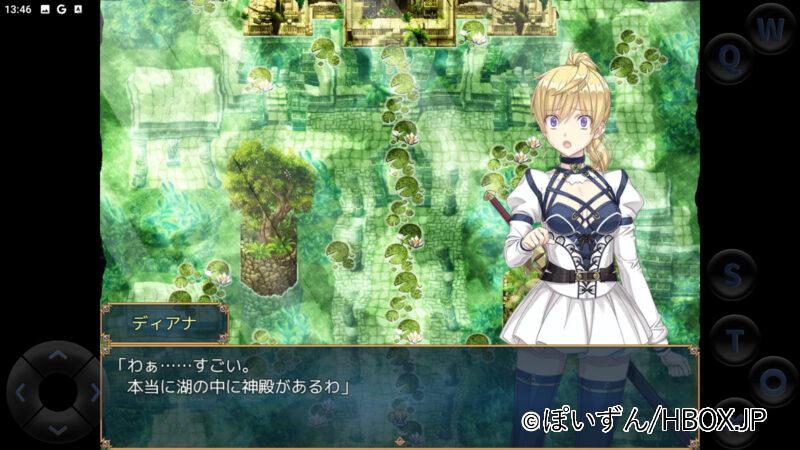Tap the virtual W button
This screenshot has width=800, height=450.
(x=770, y=30)
